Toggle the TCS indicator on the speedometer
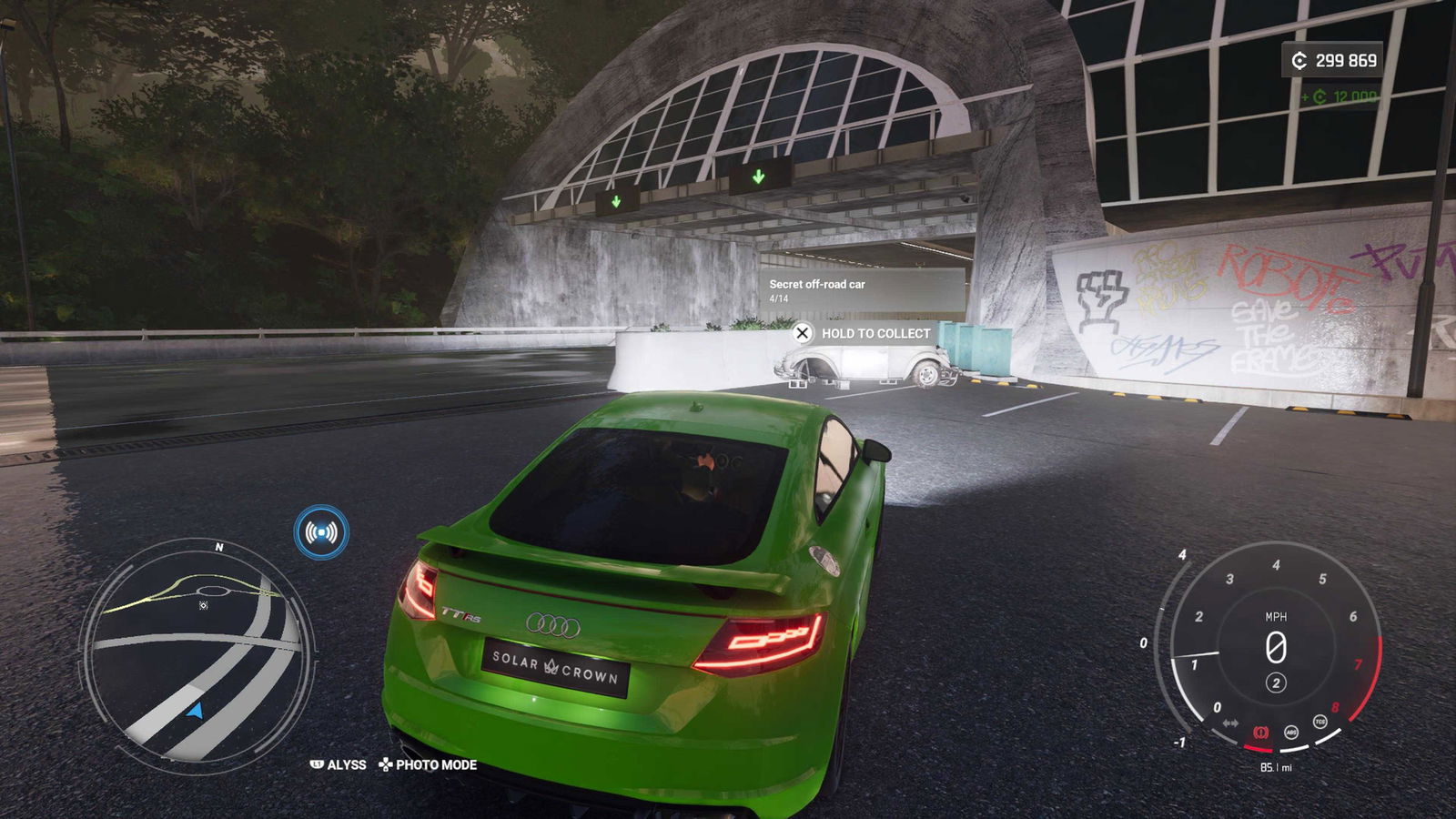Screen dimensions: 1456x819 click(x=1320, y=722)
